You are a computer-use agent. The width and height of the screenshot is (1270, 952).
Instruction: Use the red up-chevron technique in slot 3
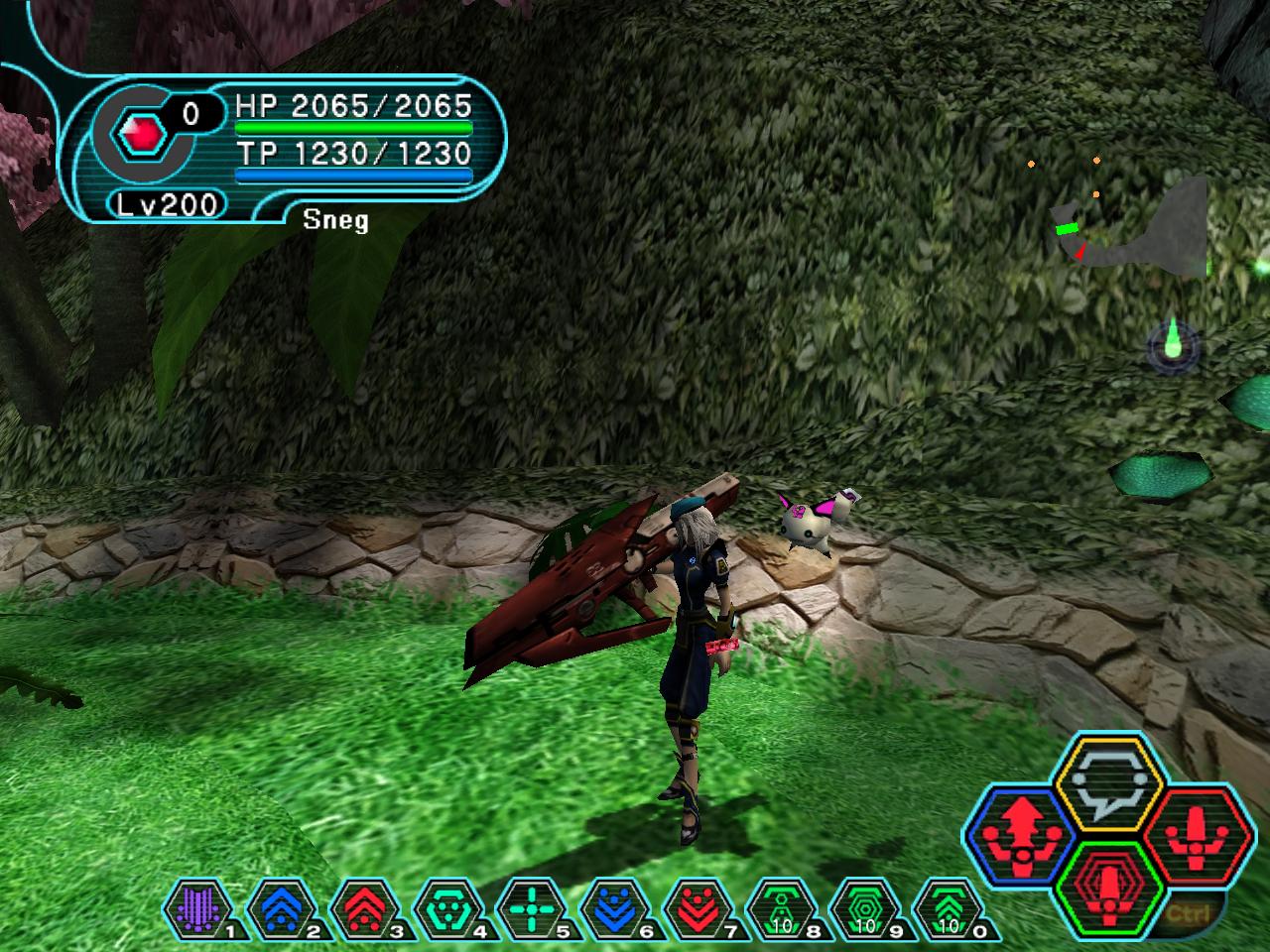click(x=362, y=907)
